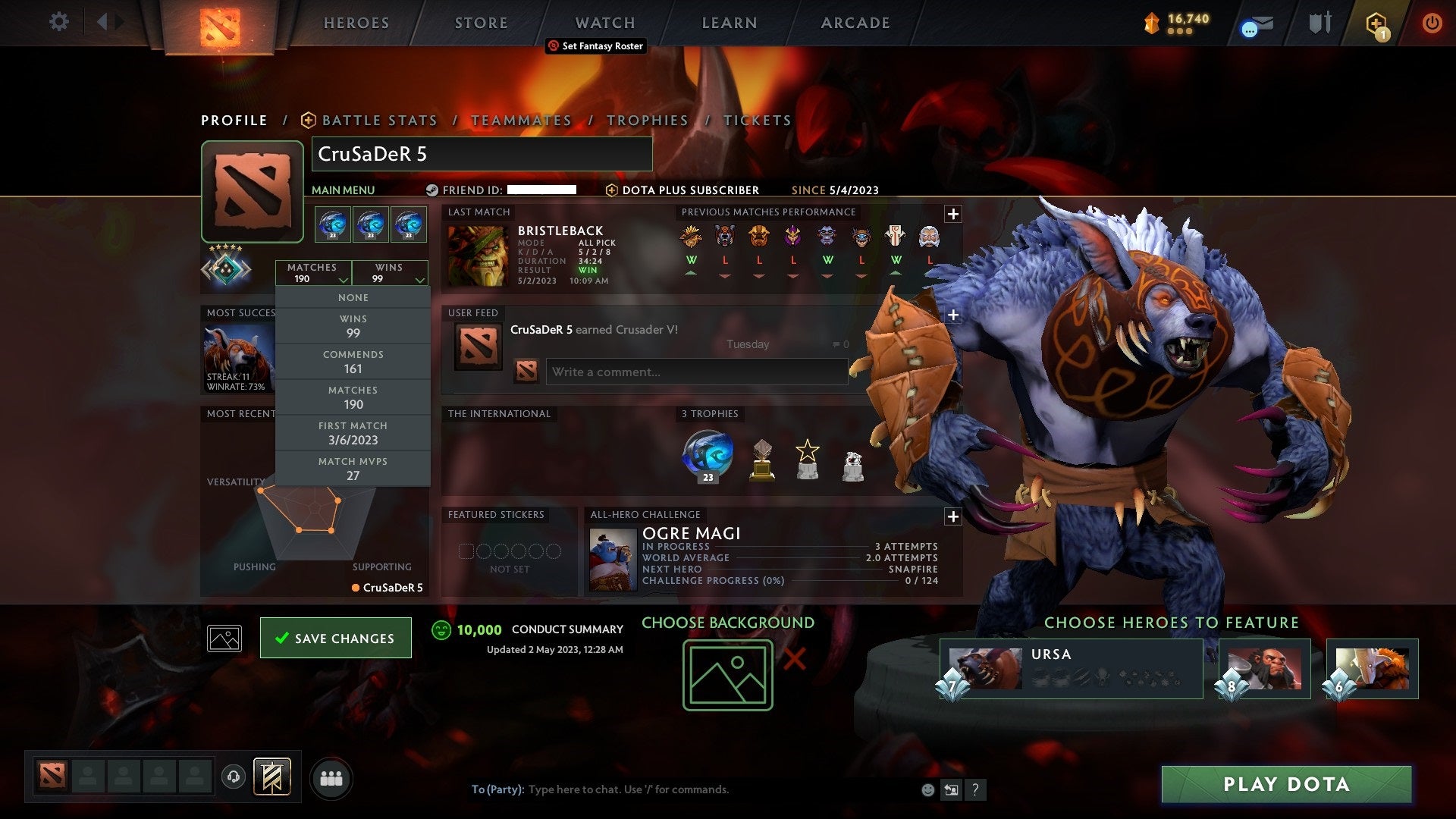Open the friends list icon

[x=331, y=777]
